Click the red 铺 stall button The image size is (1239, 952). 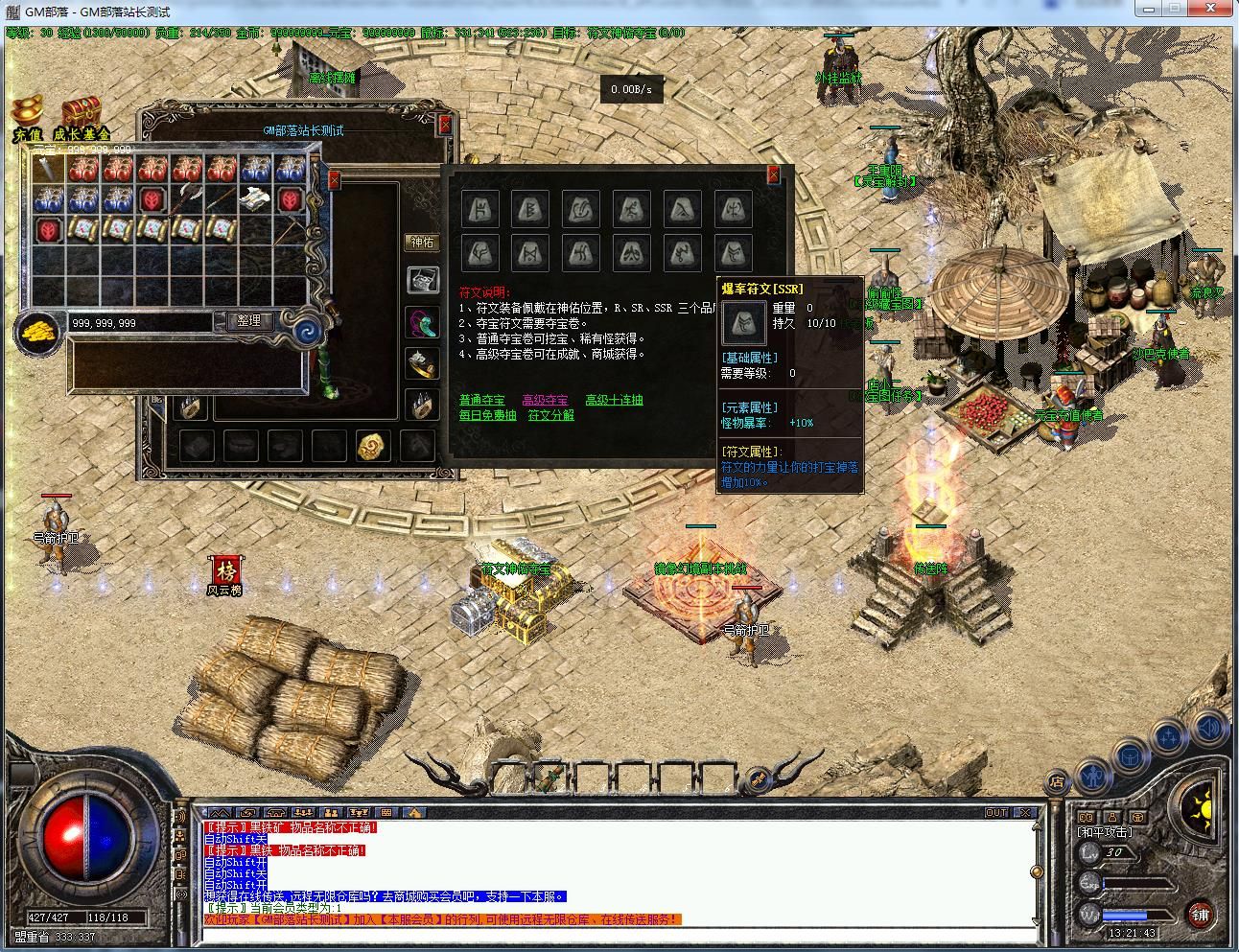1200,914
